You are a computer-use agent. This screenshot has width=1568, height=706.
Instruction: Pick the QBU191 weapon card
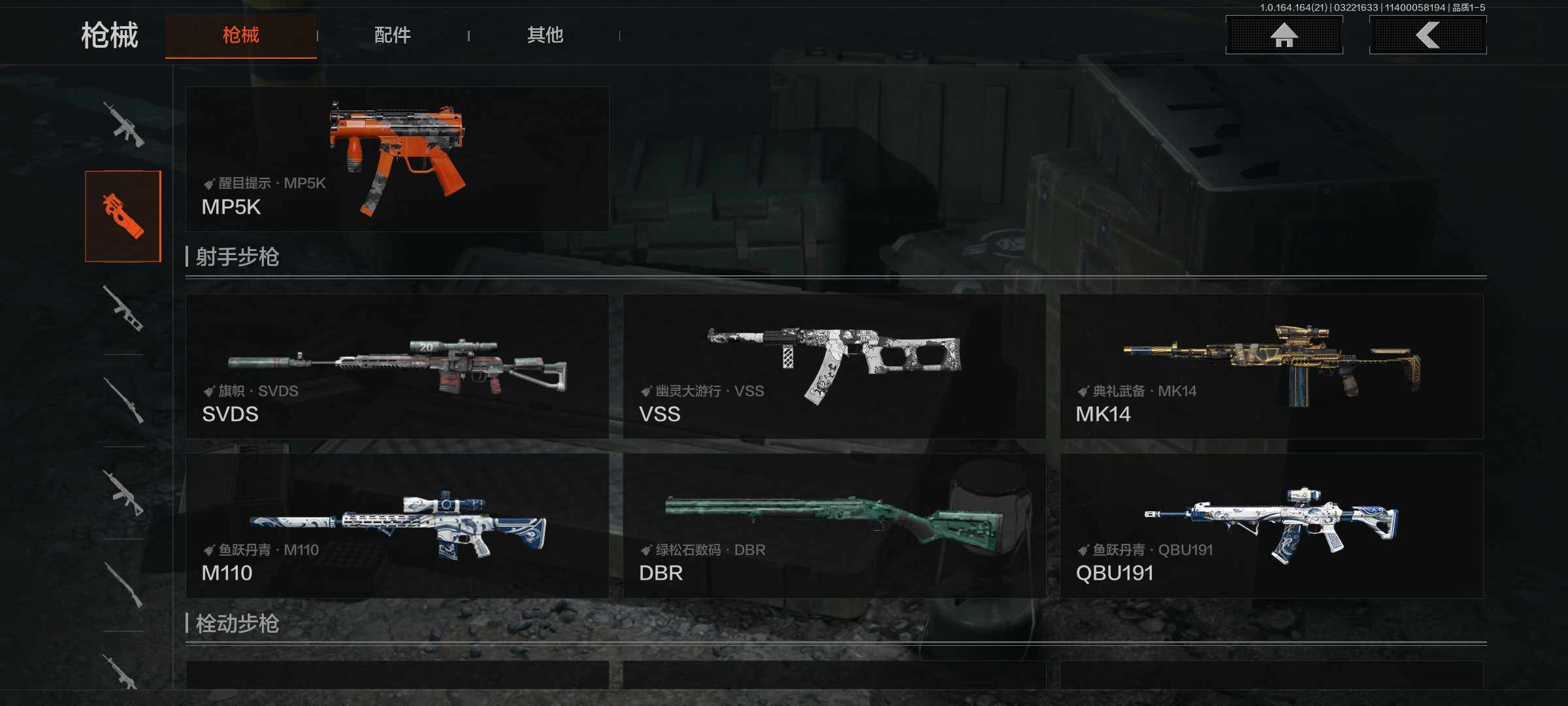pyautogui.click(x=1271, y=526)
